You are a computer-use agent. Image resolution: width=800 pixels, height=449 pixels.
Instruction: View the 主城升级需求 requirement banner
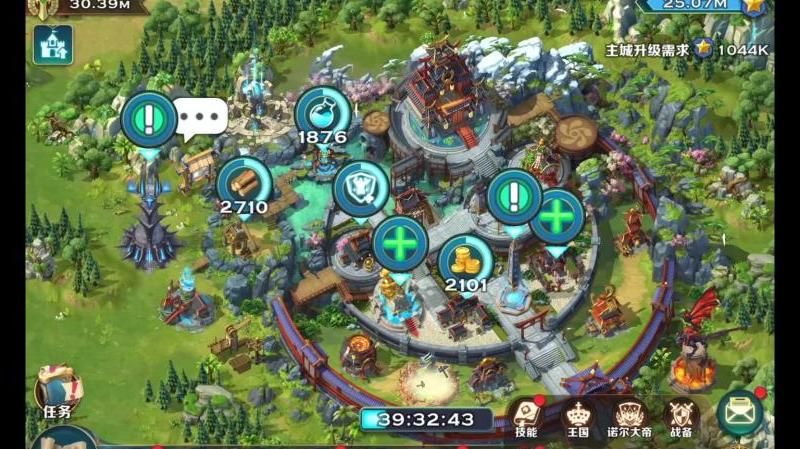coord(686,48)
